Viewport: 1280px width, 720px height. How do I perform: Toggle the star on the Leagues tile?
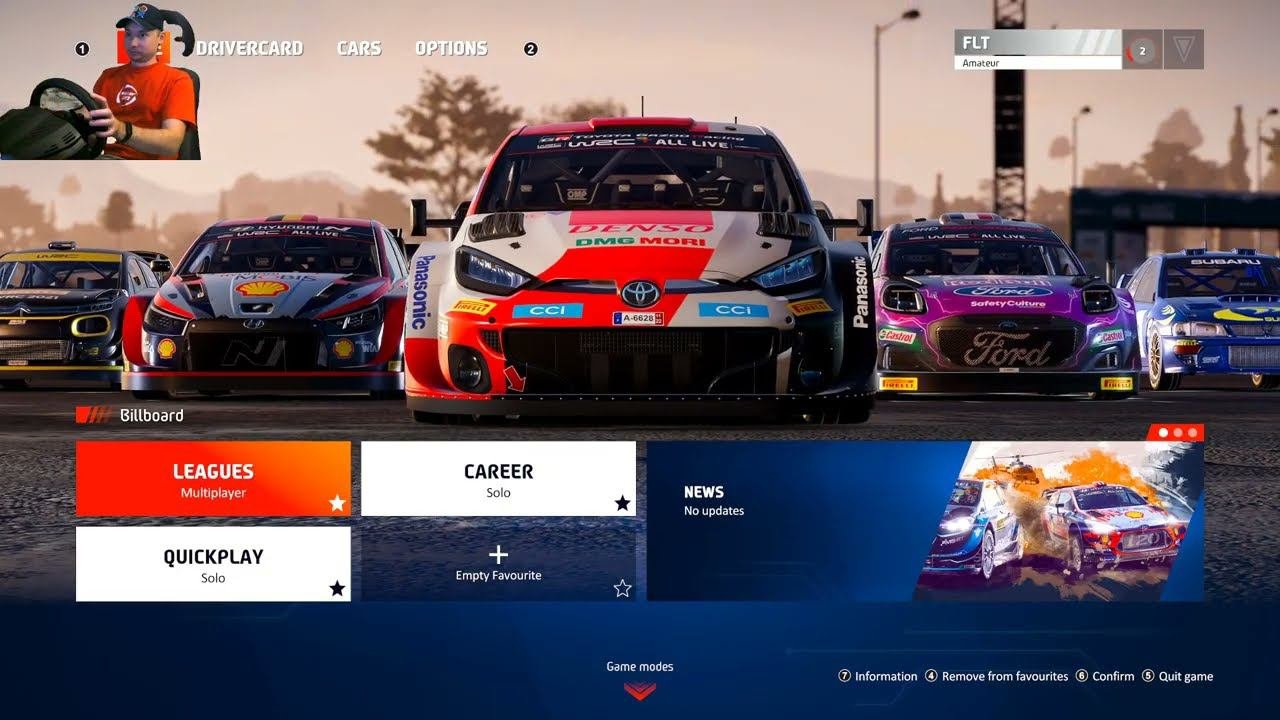tap(337, 503)
